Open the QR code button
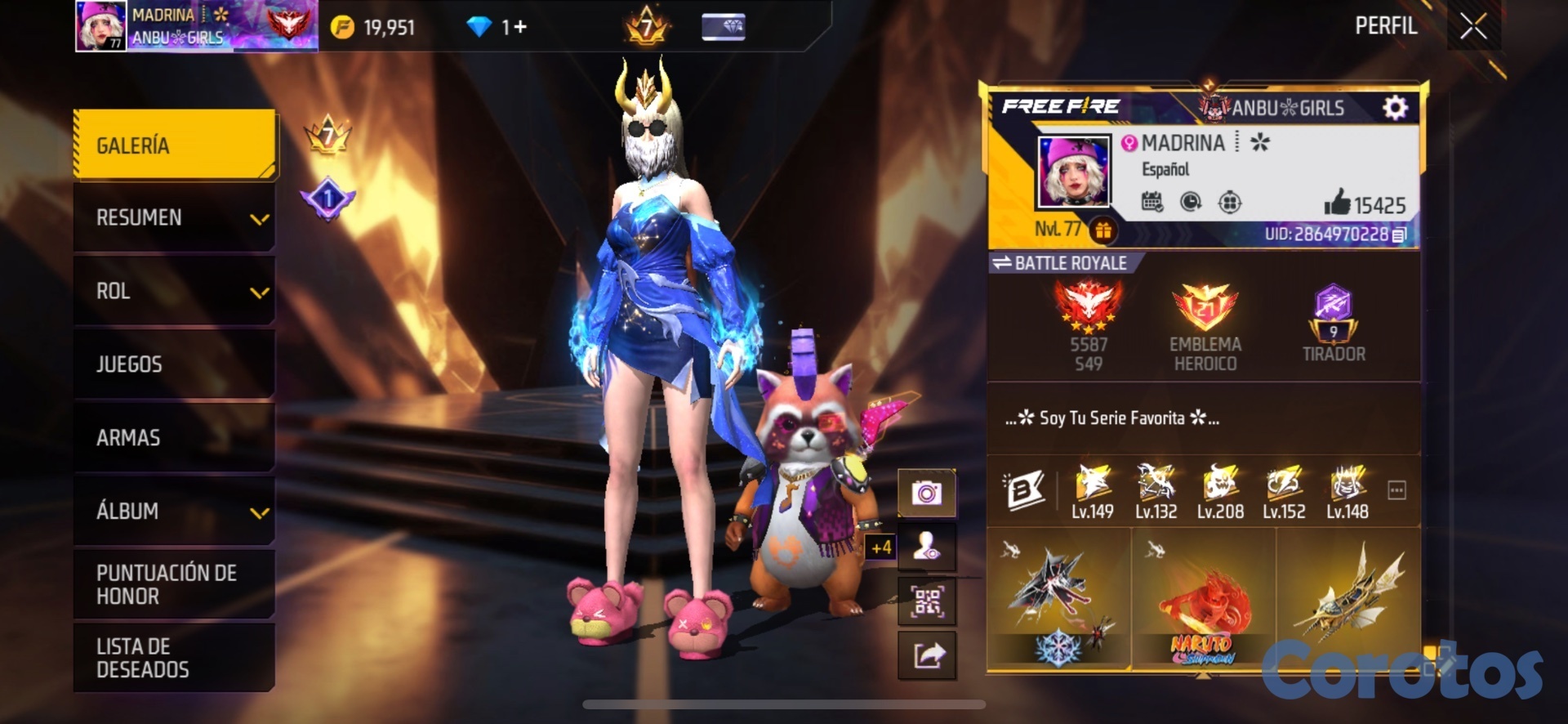Screen dimensions: 1568x724 click(x=927, y=602)
